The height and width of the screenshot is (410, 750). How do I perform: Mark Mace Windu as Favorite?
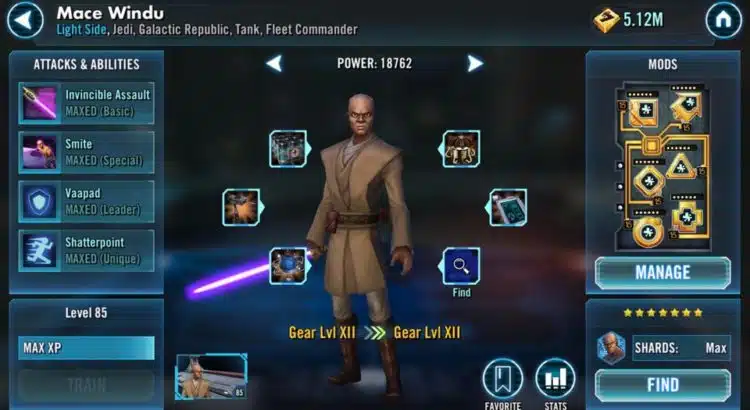click(x=503, y=381)
